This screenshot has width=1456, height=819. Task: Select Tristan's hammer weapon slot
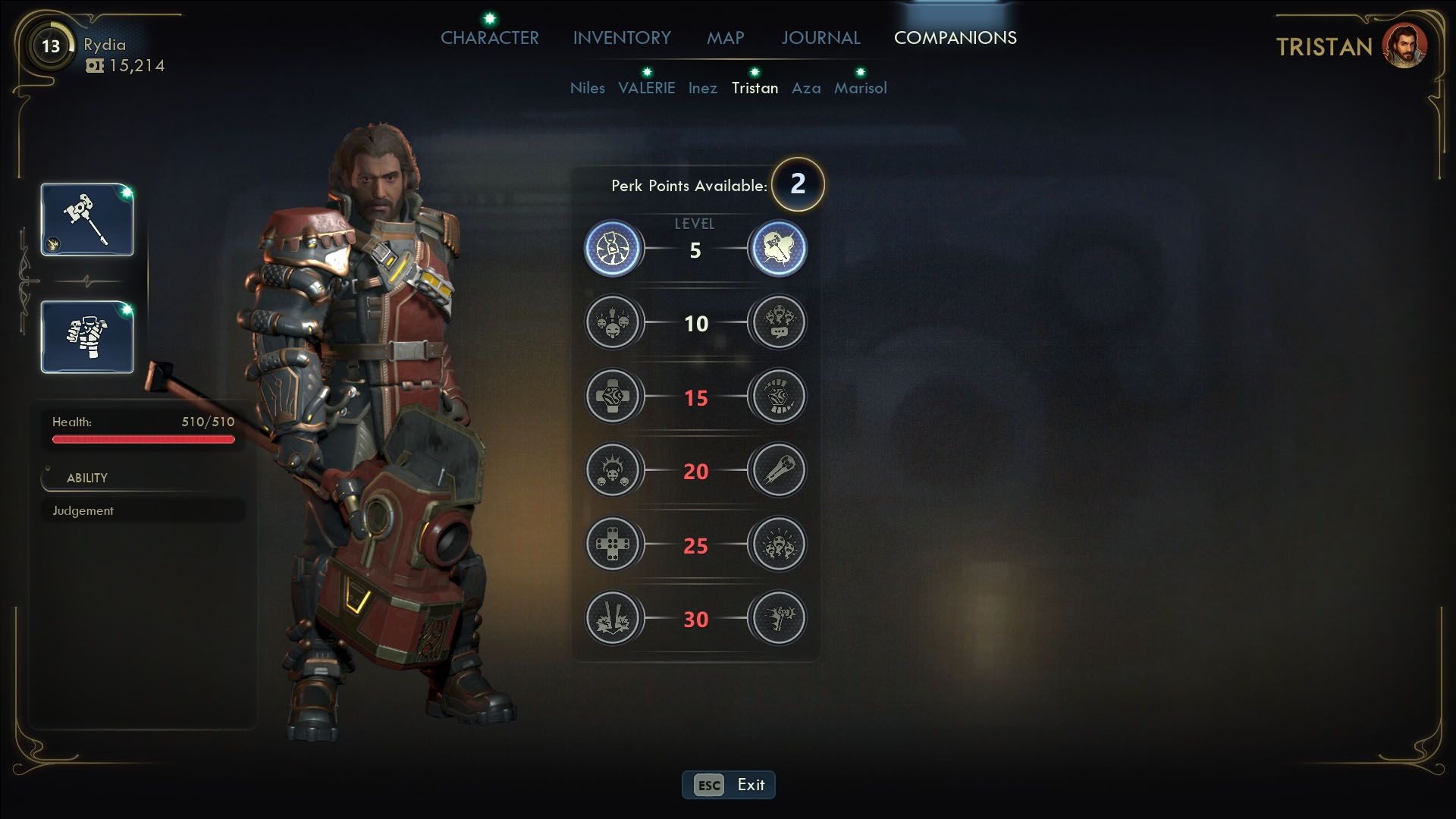pyautogui.click(x=87, y=220)
